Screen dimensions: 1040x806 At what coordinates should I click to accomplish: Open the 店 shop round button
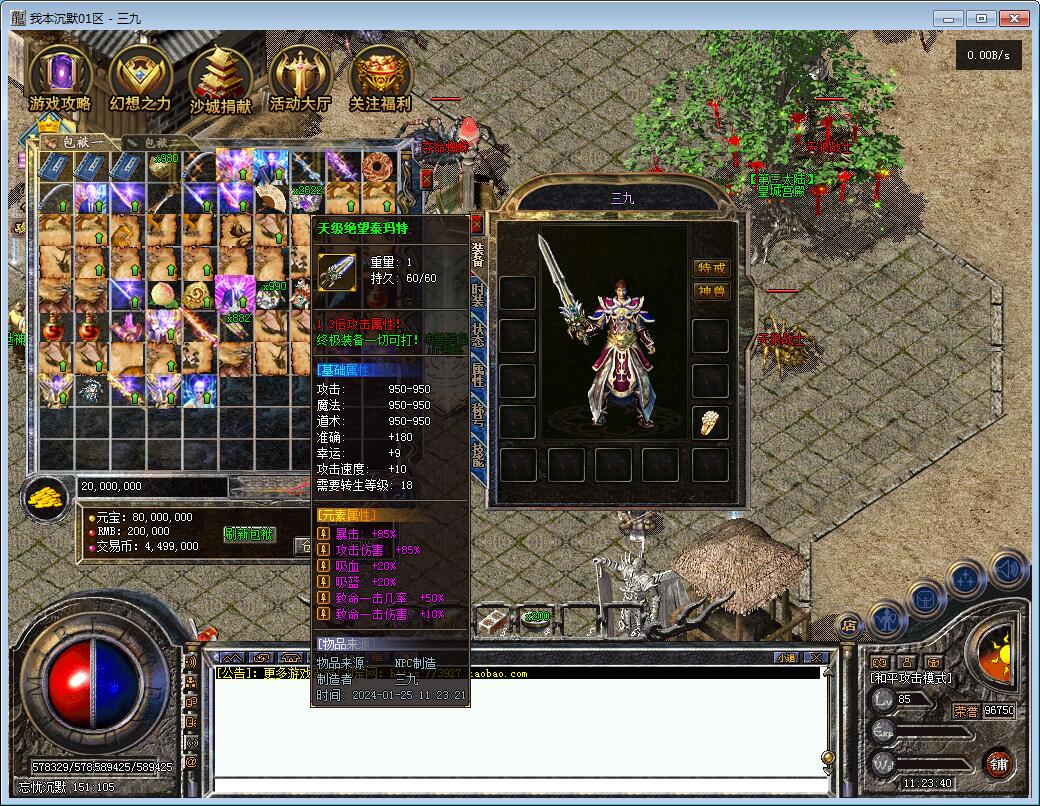pyautogui.click(x=848, y=626)
